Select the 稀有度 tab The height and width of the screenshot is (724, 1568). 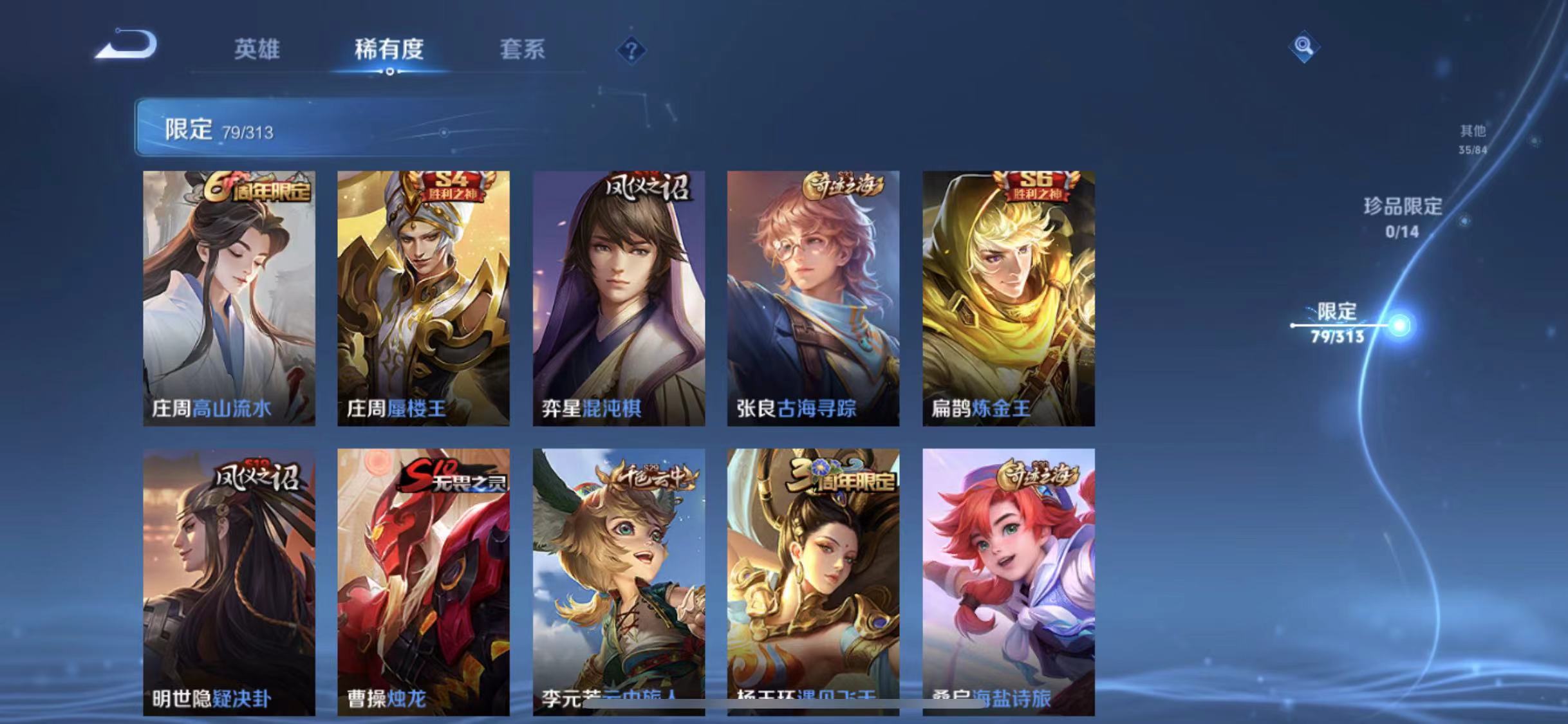click(x=387, y=50)
